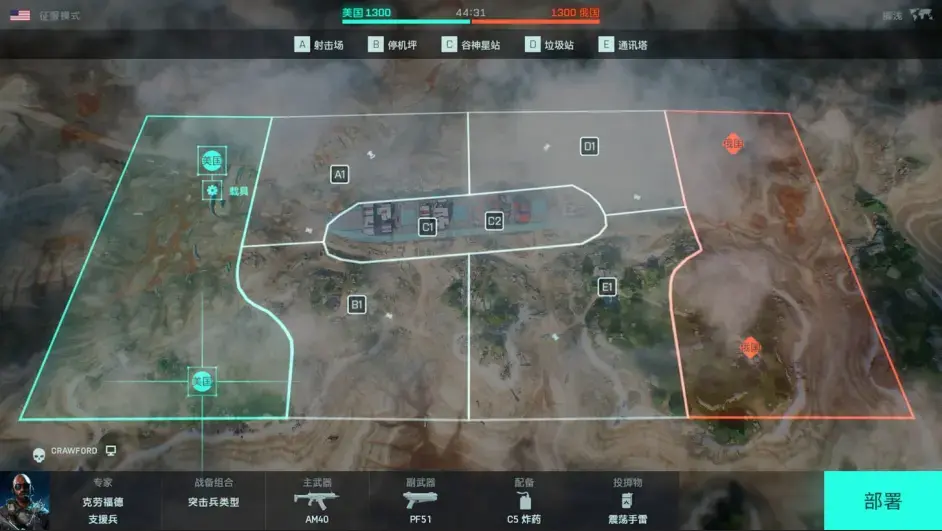Click the 载具 vehicle gear icon
The height and width of the screenshot is (531, 942).
coord(212,190)
